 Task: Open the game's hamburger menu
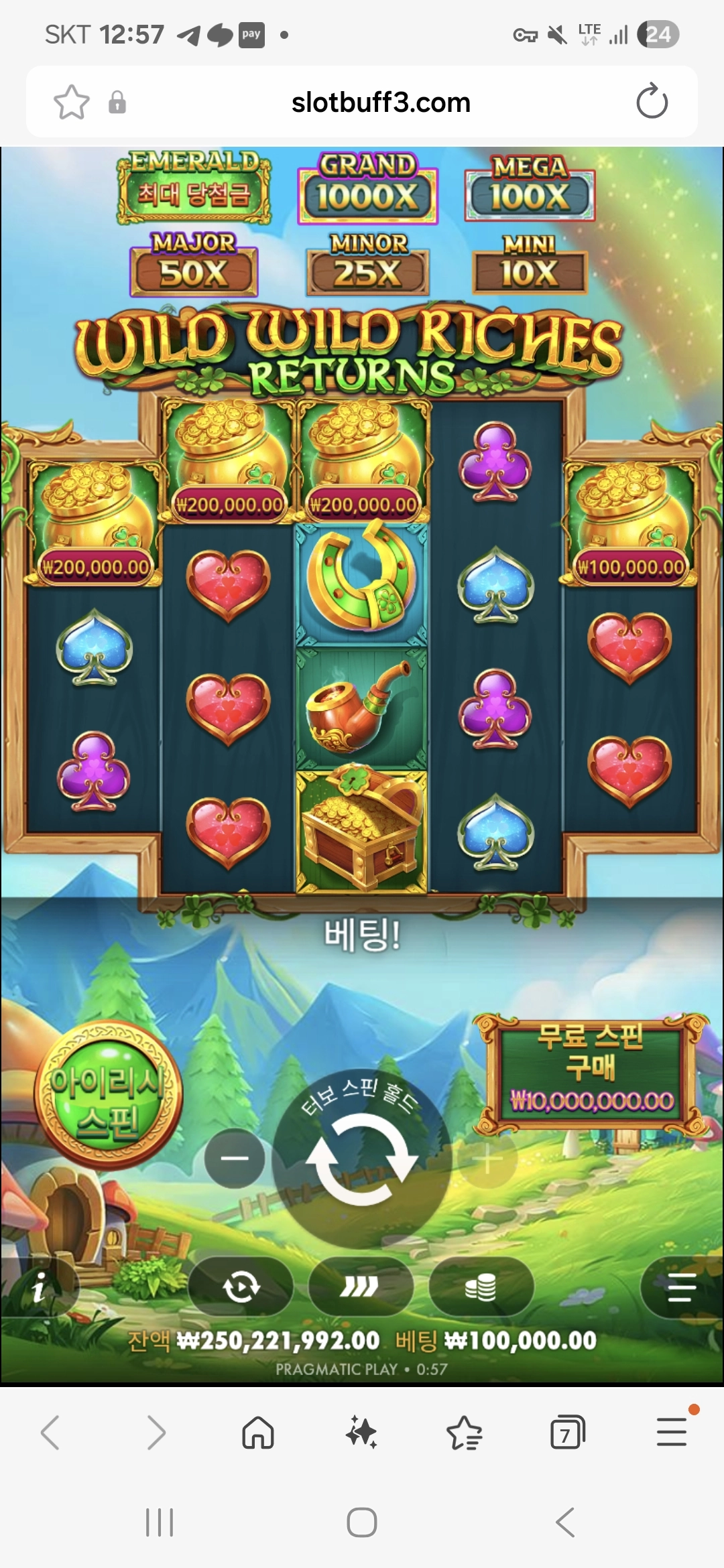click(682, 1287)
